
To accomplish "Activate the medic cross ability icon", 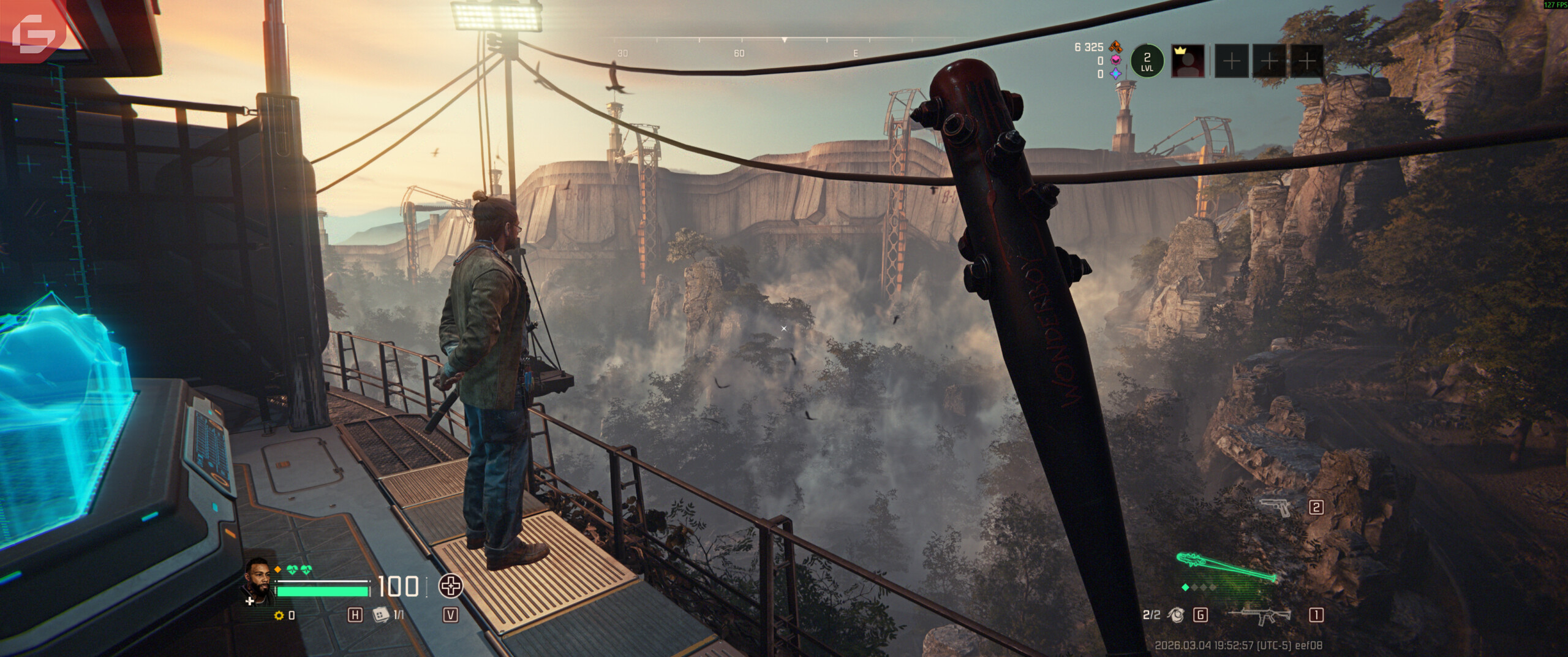I will [x=451, y=587].
